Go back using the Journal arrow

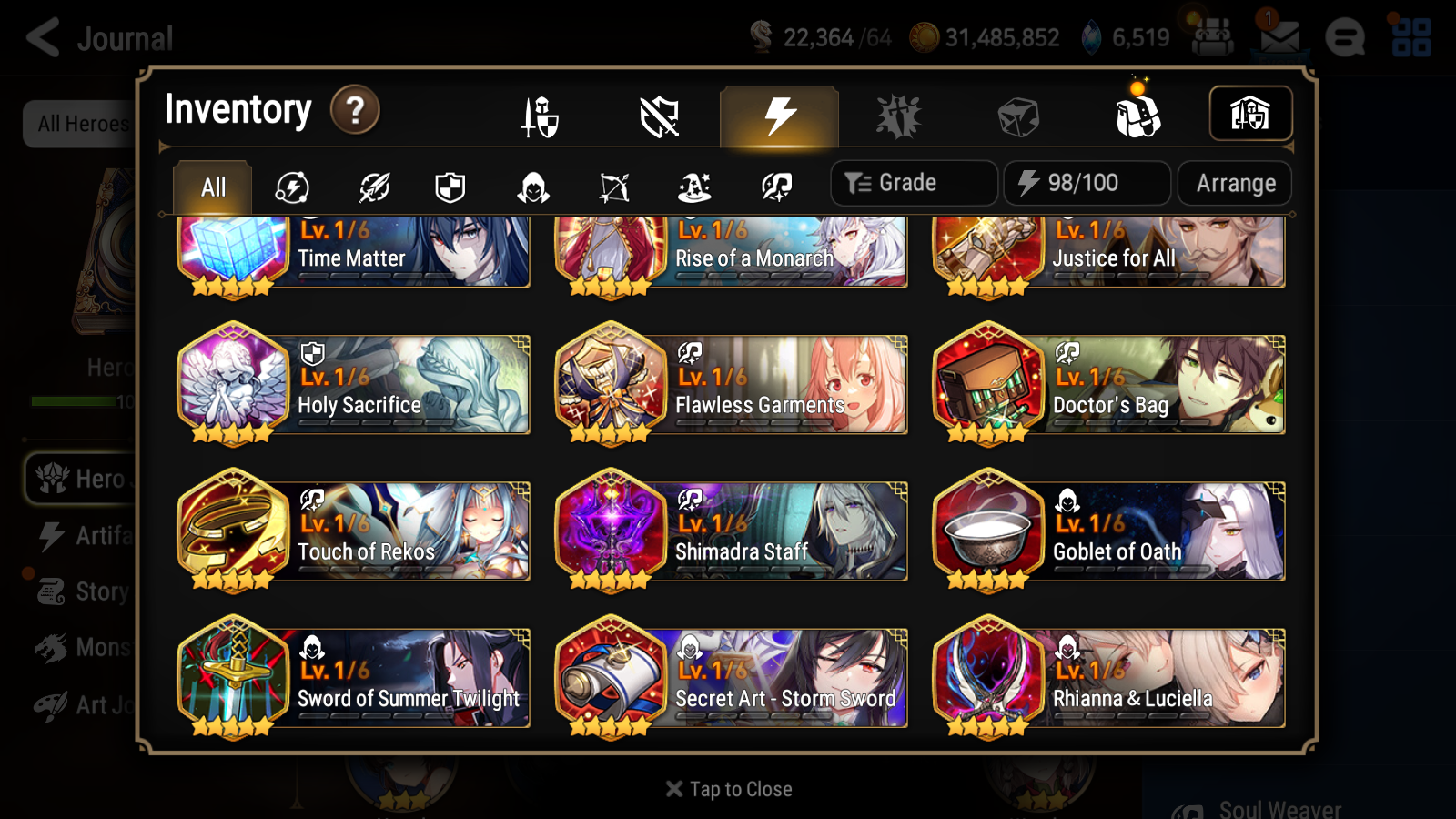point(41,38)
